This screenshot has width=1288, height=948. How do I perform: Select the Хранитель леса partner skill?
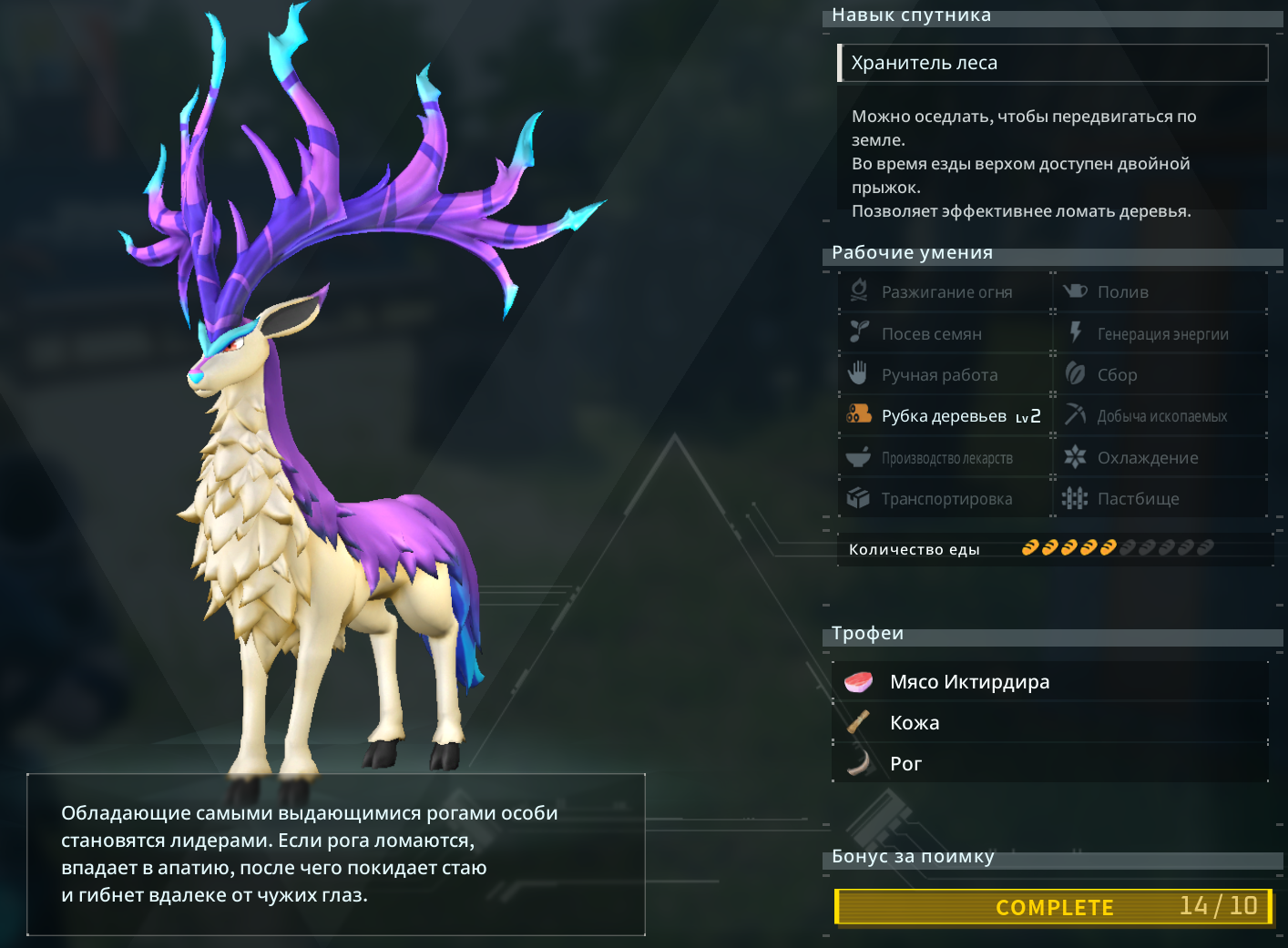[1052, 63]
